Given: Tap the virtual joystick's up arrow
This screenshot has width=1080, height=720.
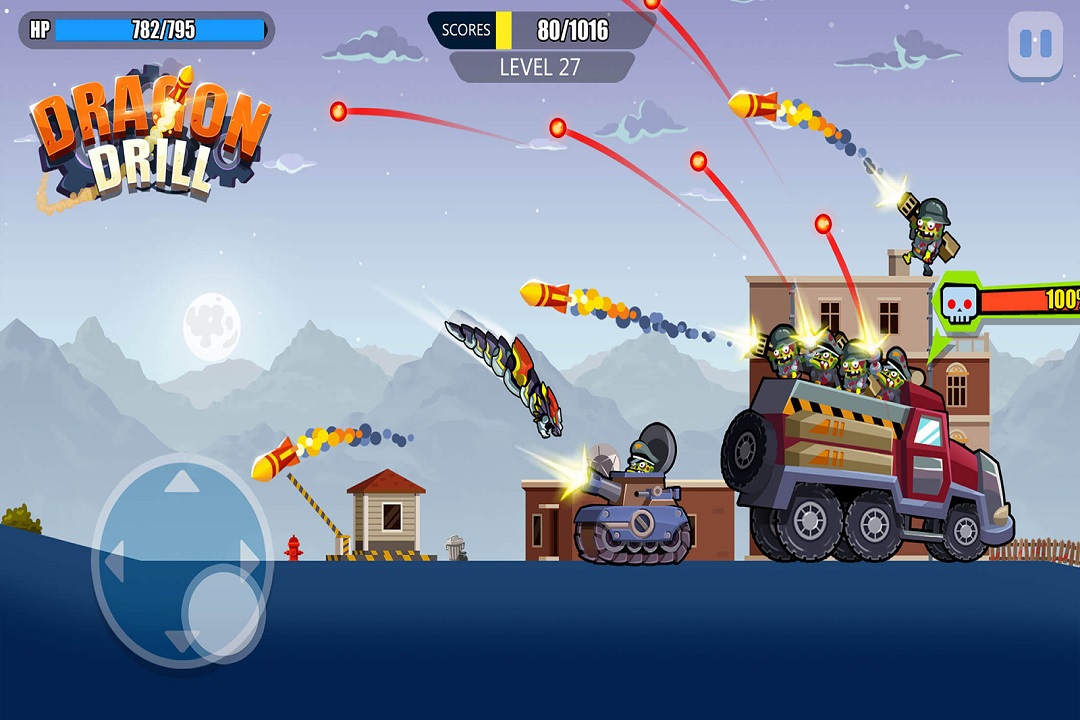Looking at the screenshot, I should click(x=182, y=483).
